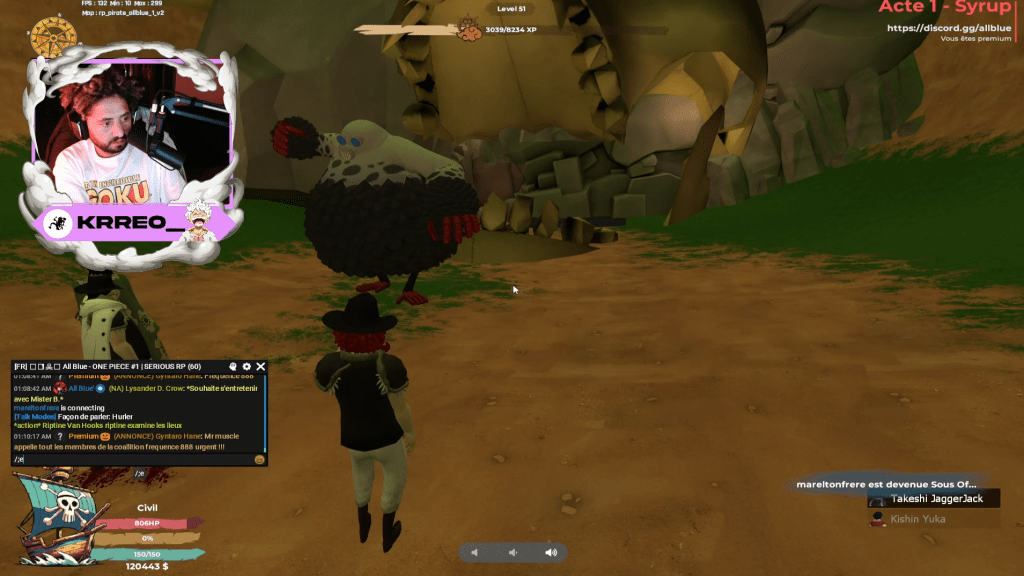The image size is (1024, 576).
Task: Select Takeshi JaggerJack in voice list
Action: coord(937,498)
